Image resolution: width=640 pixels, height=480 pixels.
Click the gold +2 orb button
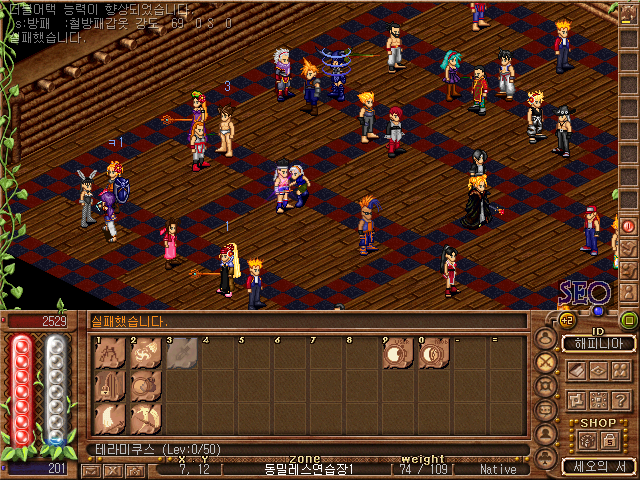pyautogui.click(x=566, y=320)
